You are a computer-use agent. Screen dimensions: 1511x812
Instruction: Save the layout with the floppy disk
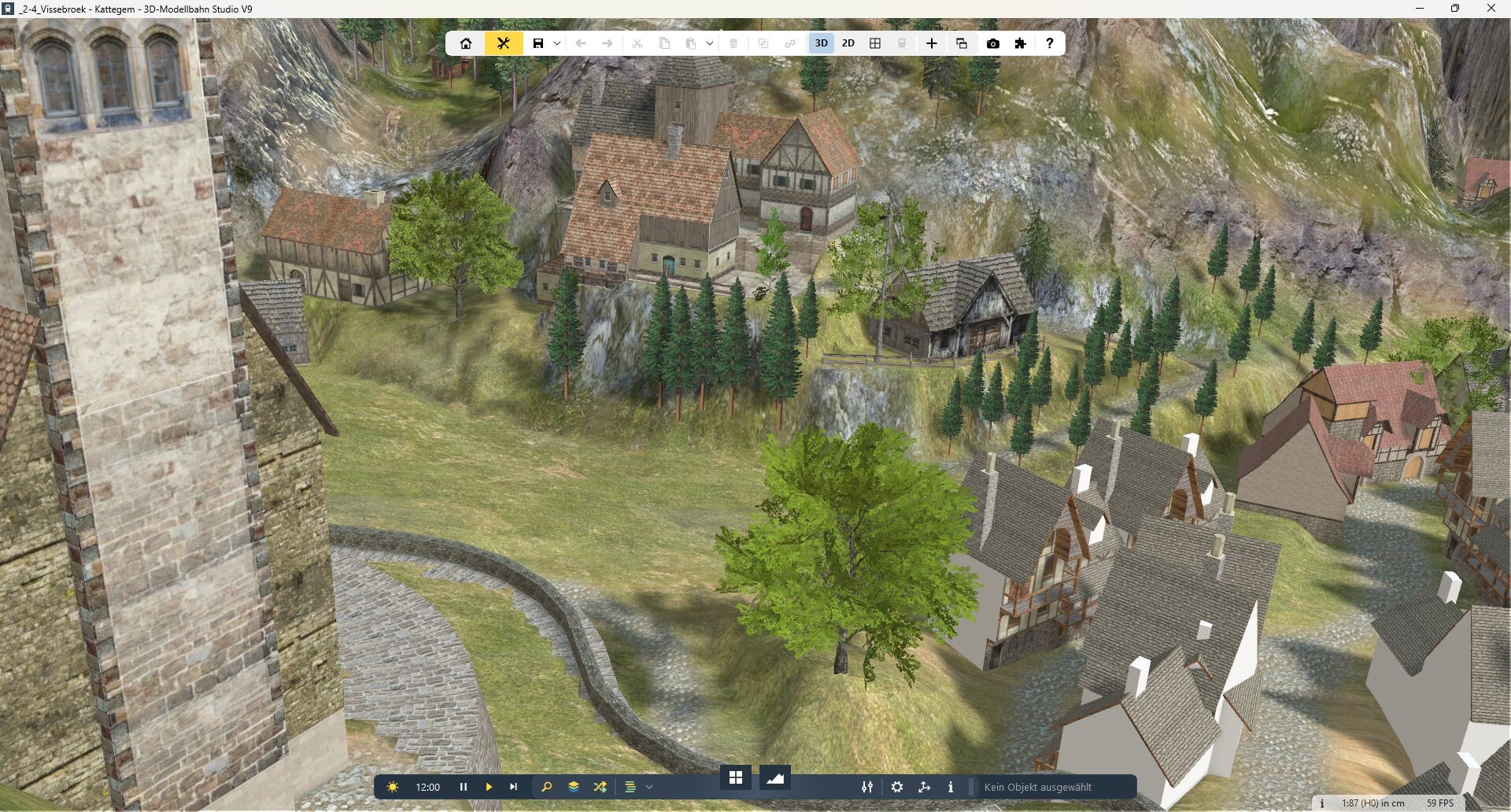coord(538,43)
